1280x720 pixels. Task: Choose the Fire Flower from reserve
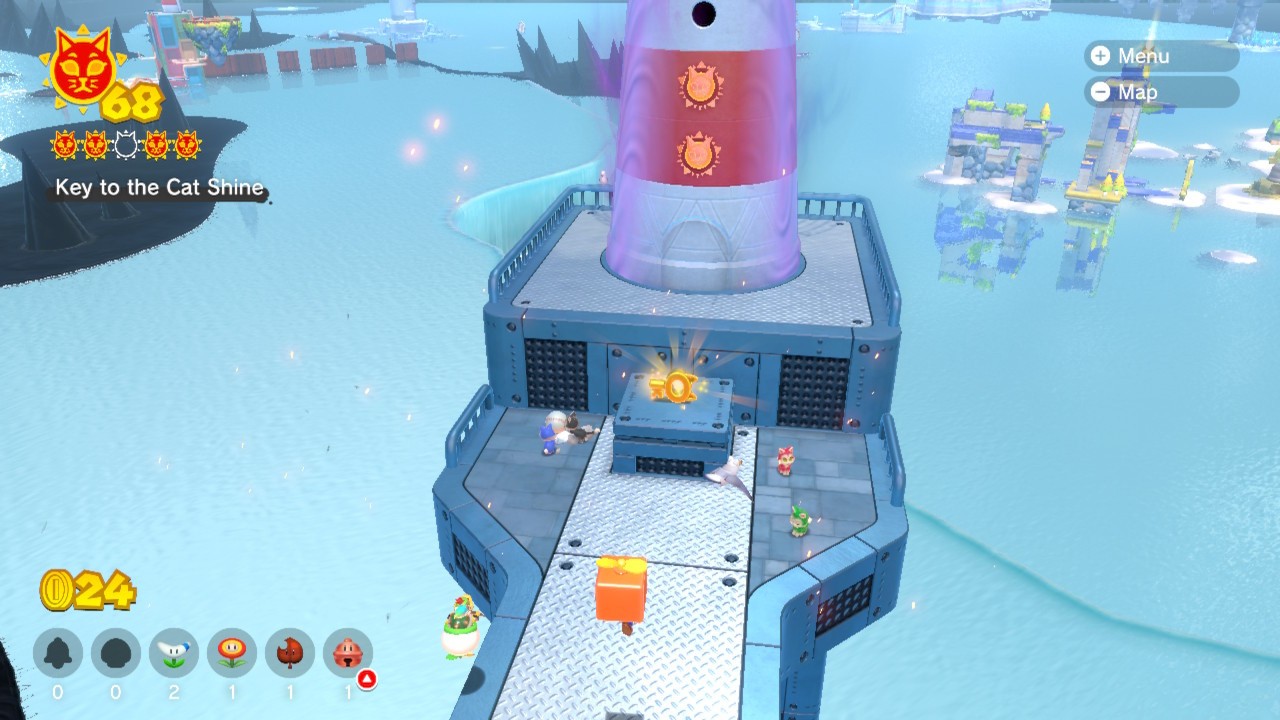pyautogui.click(x=232, y=654)
